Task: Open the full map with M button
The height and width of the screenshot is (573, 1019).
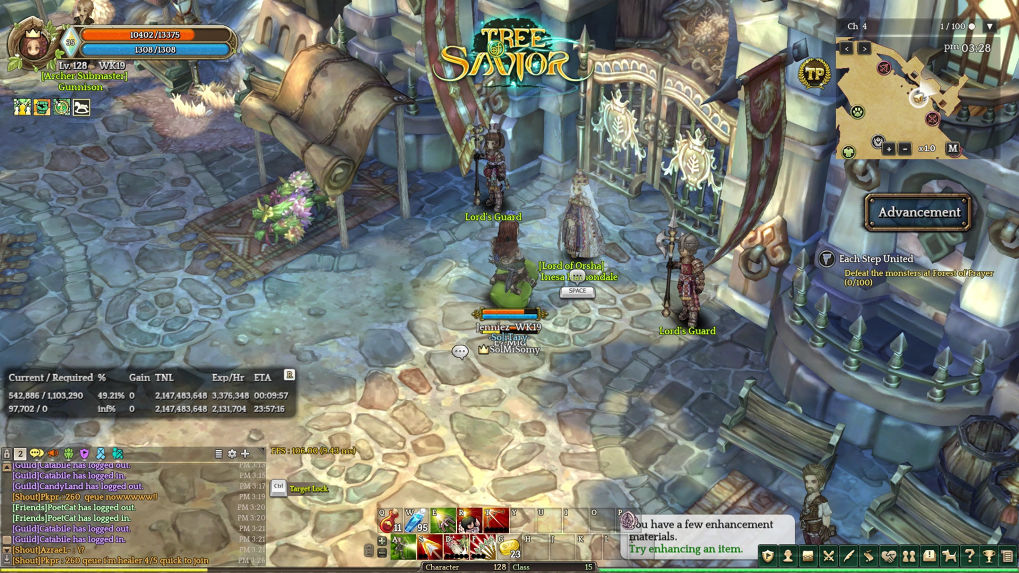Action: point(953,149)
